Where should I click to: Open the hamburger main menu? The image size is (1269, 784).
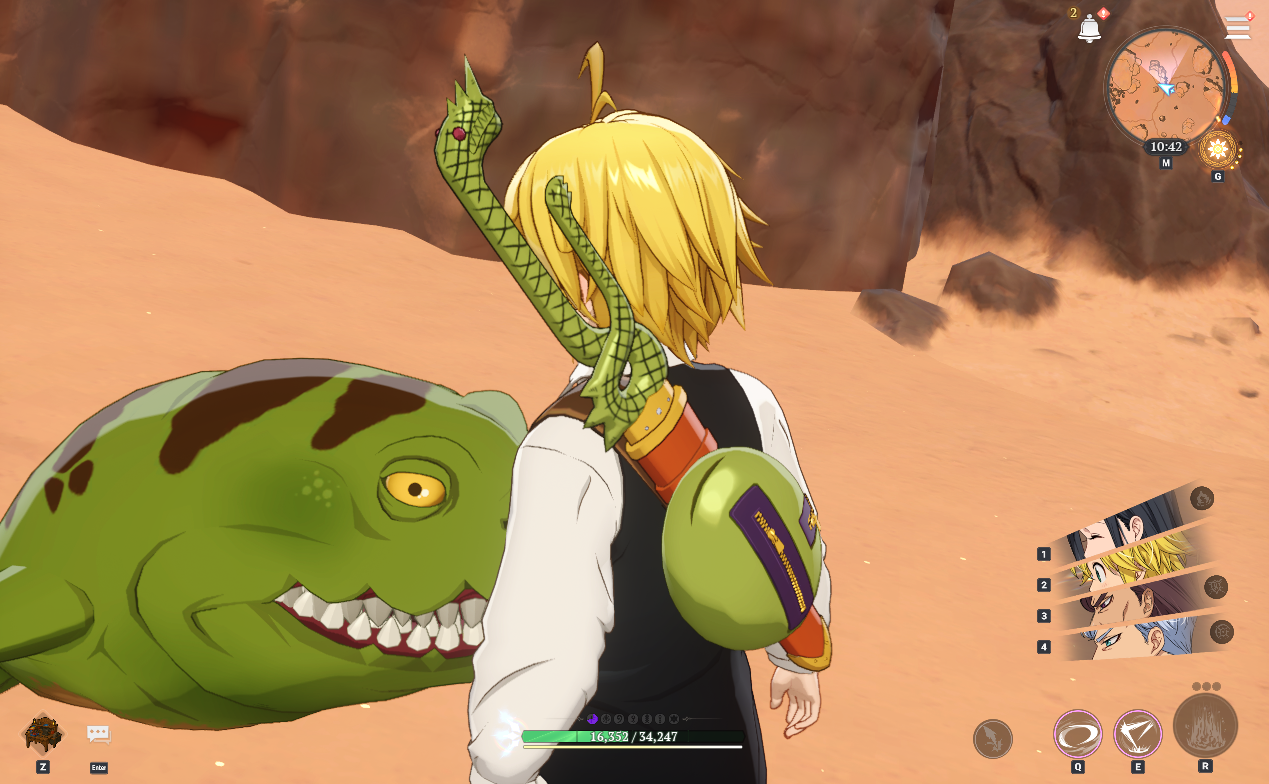1238,28
